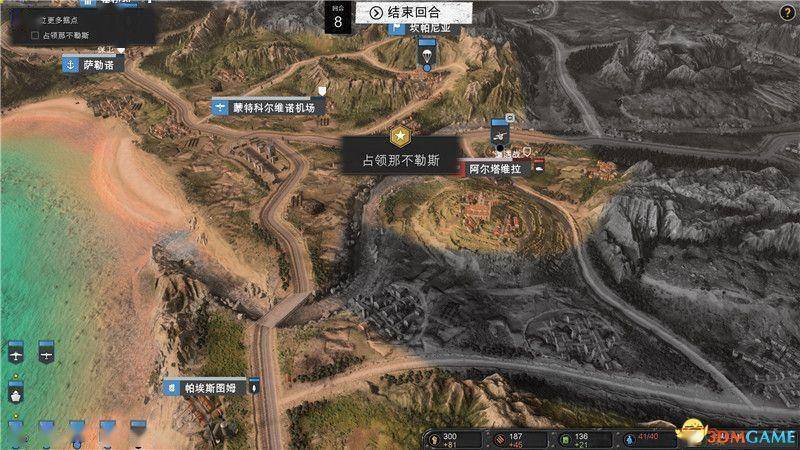The height and width of the screenshot is (450, 800).
Task: Select the paratrooper unit marker
Action: pyautogui.click(x=428, y=54)
